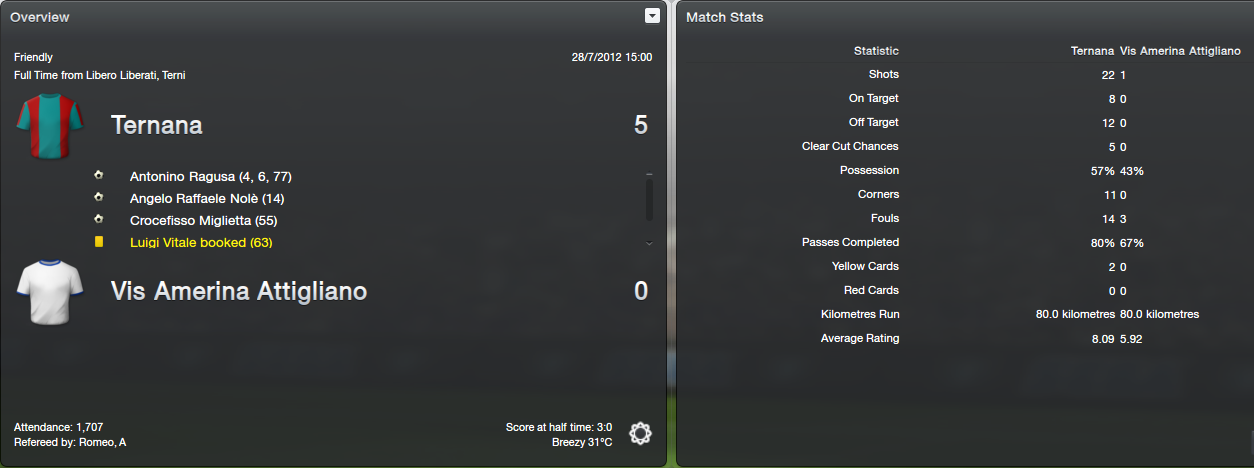Open the gear settings icon in Overview
The image size is (1254, 468).
coord(640,433)
